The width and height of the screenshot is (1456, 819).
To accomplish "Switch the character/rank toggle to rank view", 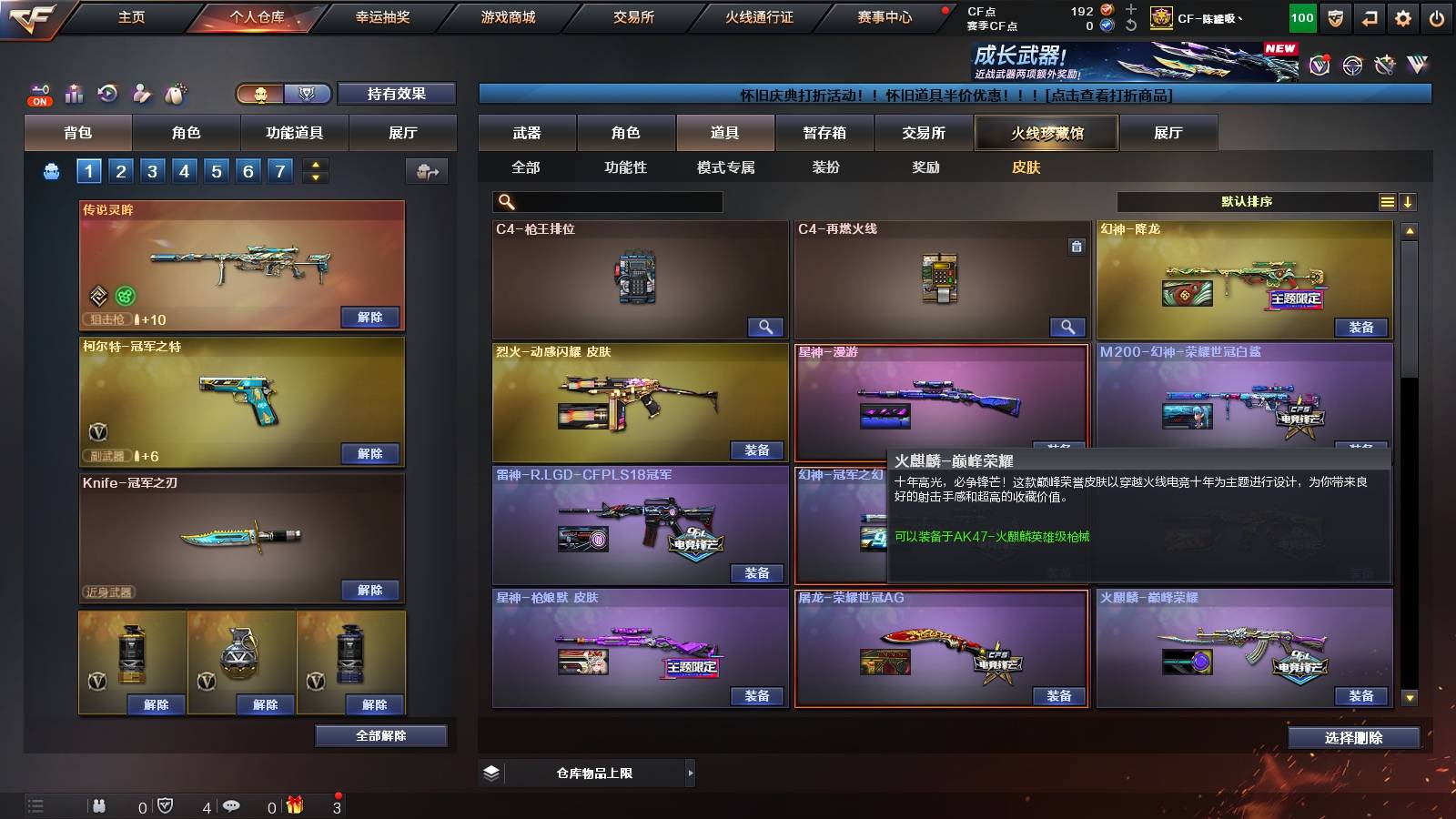I will 308,93.
